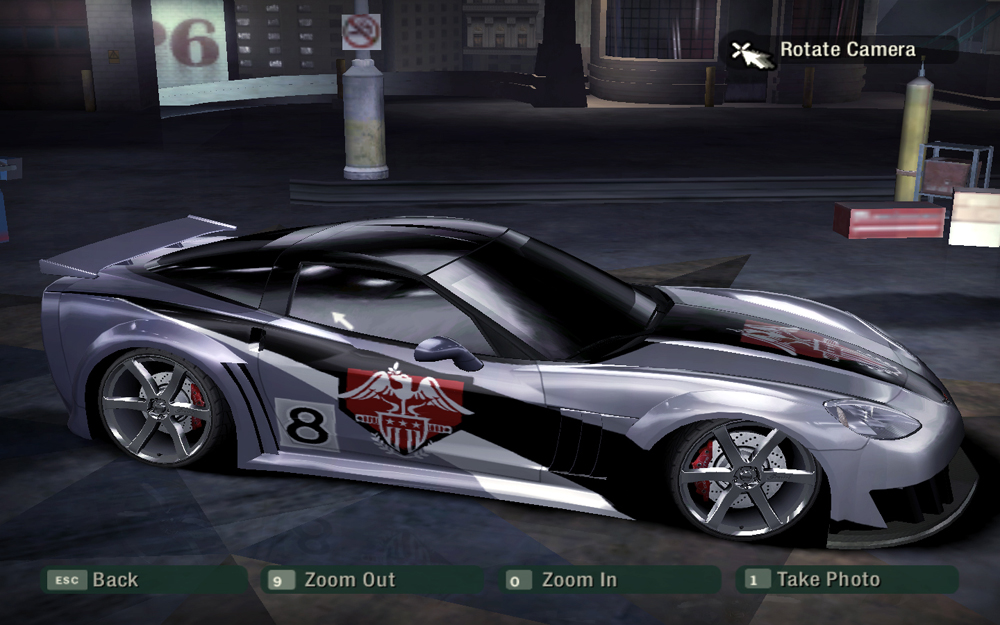Go back using the Back button

(x=114, y=580)
